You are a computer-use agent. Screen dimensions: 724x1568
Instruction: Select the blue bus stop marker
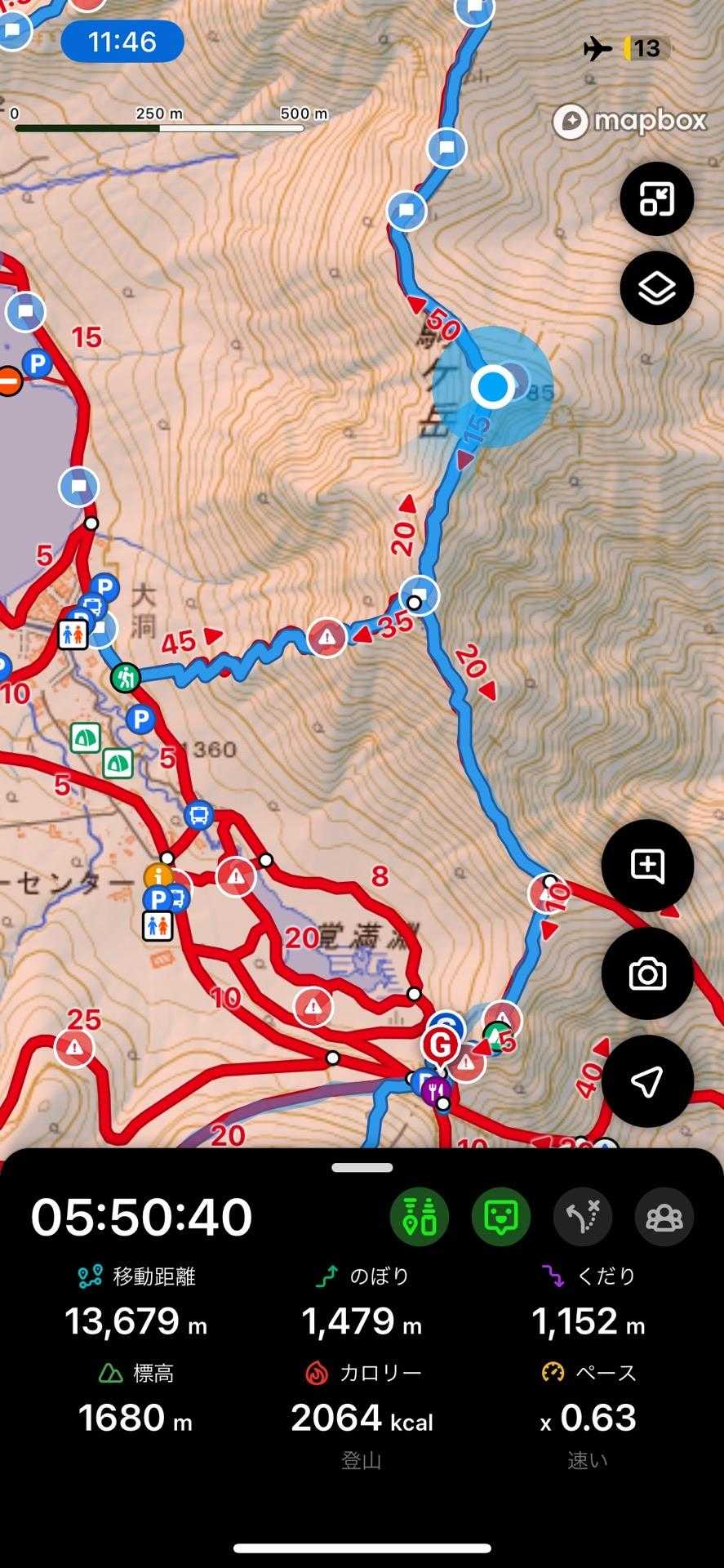(198, 814)
